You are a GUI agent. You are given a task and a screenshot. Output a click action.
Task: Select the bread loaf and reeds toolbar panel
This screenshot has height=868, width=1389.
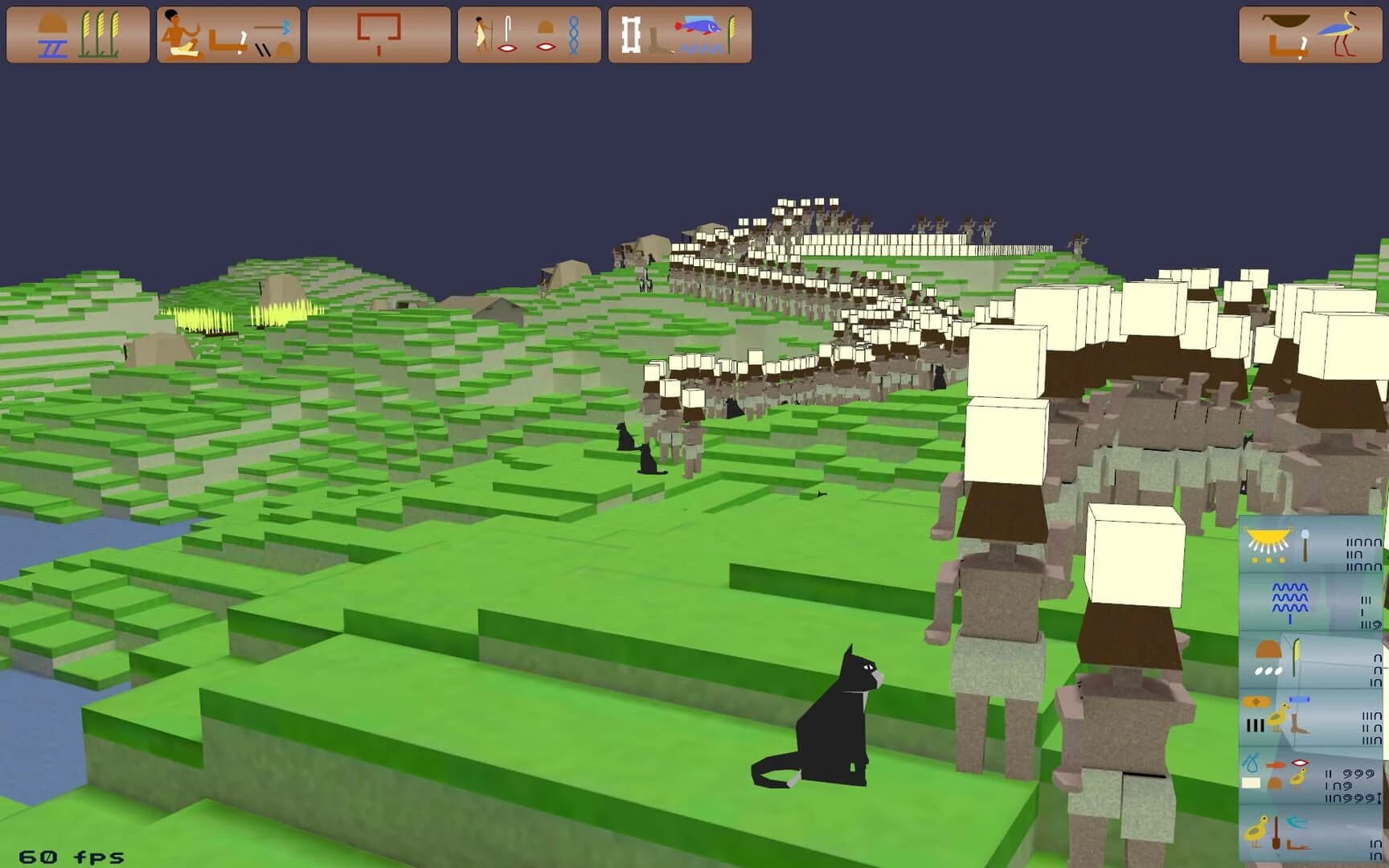click(x=76, y=36)
